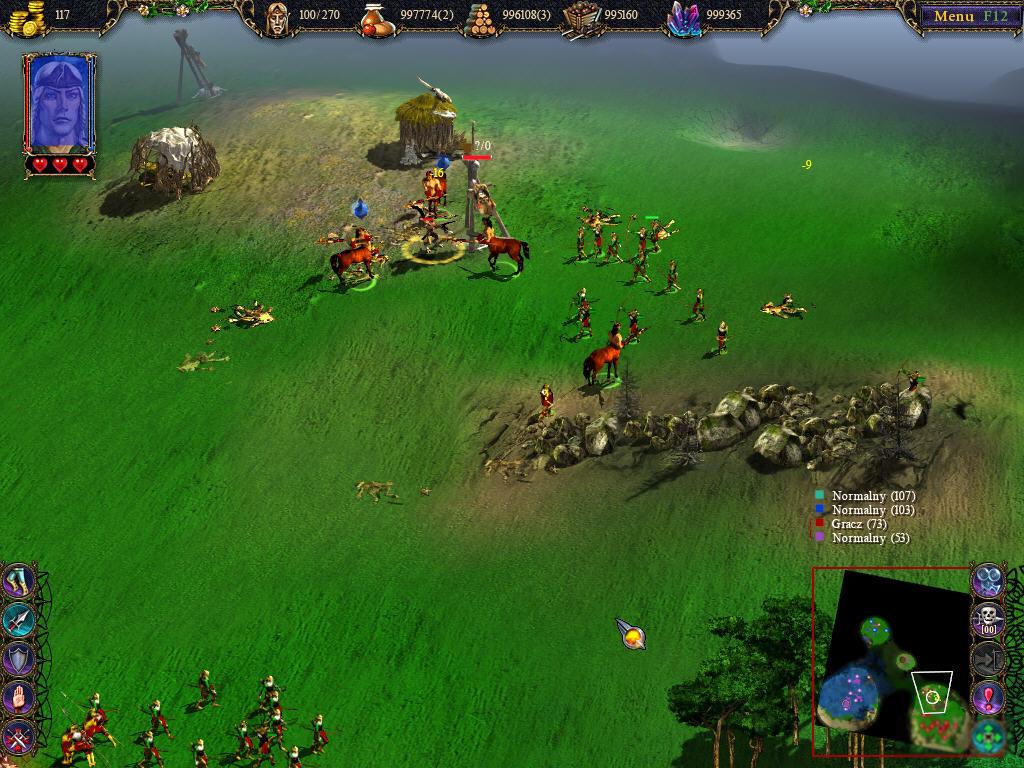This screenshot has width=1024, height=768.
Task: Select the shield defend command
Action: [x=18, y=658]
